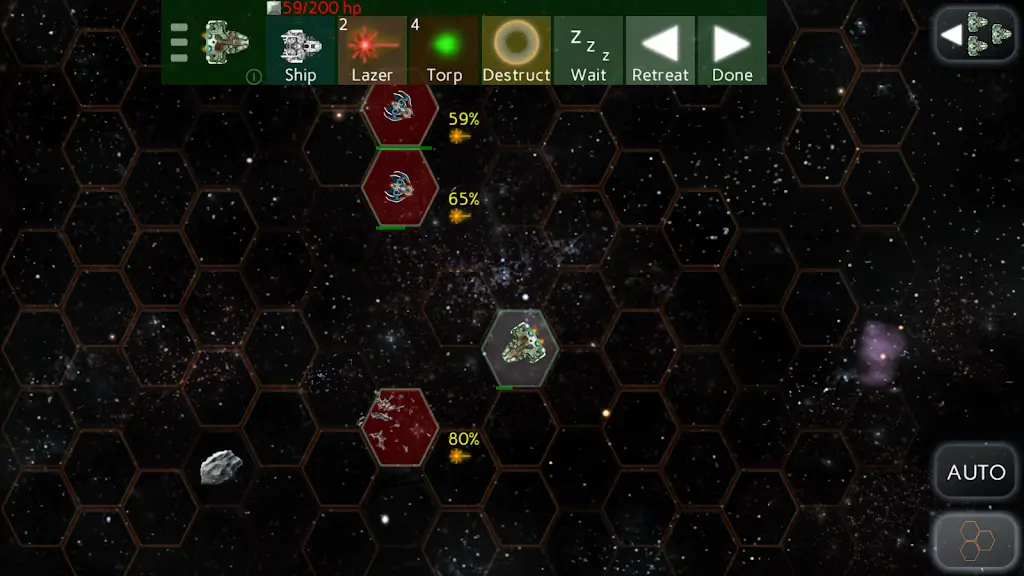Target the enemy hex with 80% hit chance

click(400, 427)
